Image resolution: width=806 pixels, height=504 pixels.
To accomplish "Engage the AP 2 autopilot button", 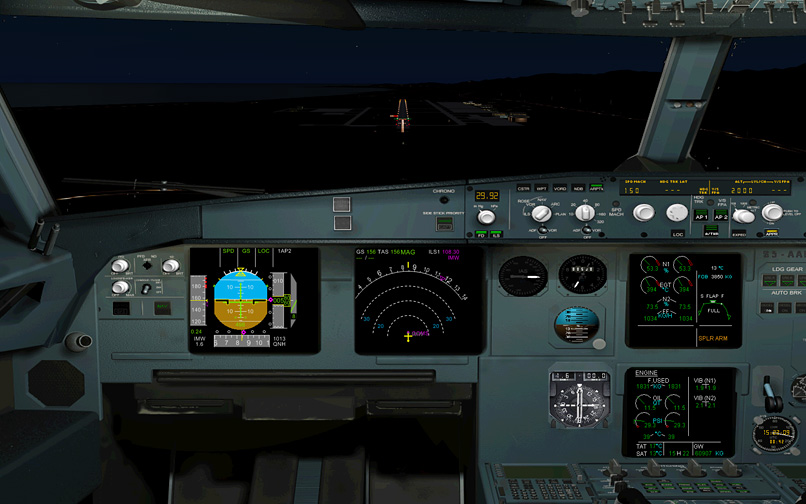I will coord(720,216).
